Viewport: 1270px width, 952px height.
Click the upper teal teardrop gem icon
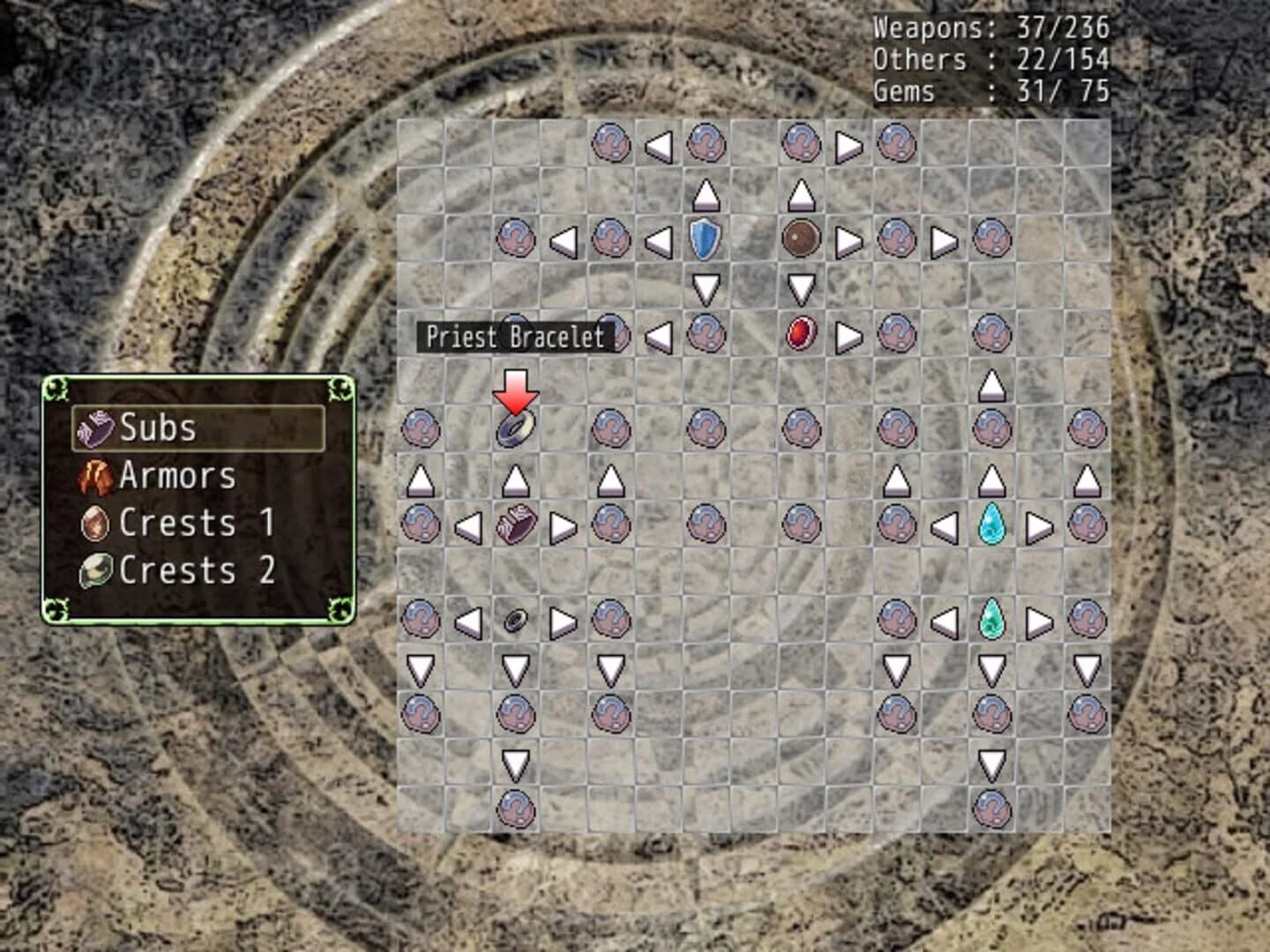coord(992,524)
